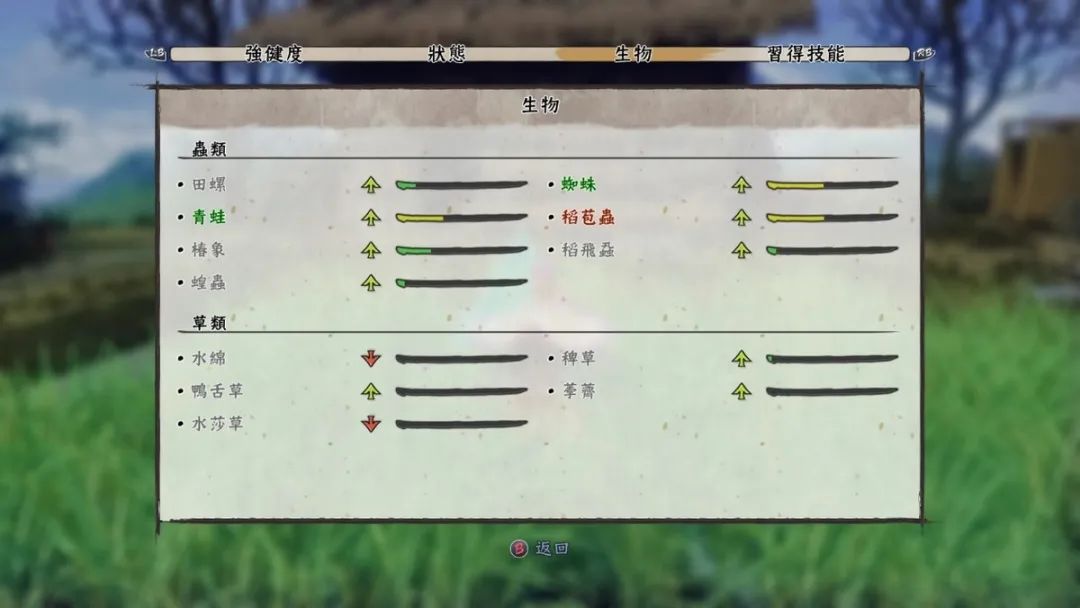Click the 稗草 weed entry
The height and width of the screenshot is (608, 1080).
click(x=578, y=358)
